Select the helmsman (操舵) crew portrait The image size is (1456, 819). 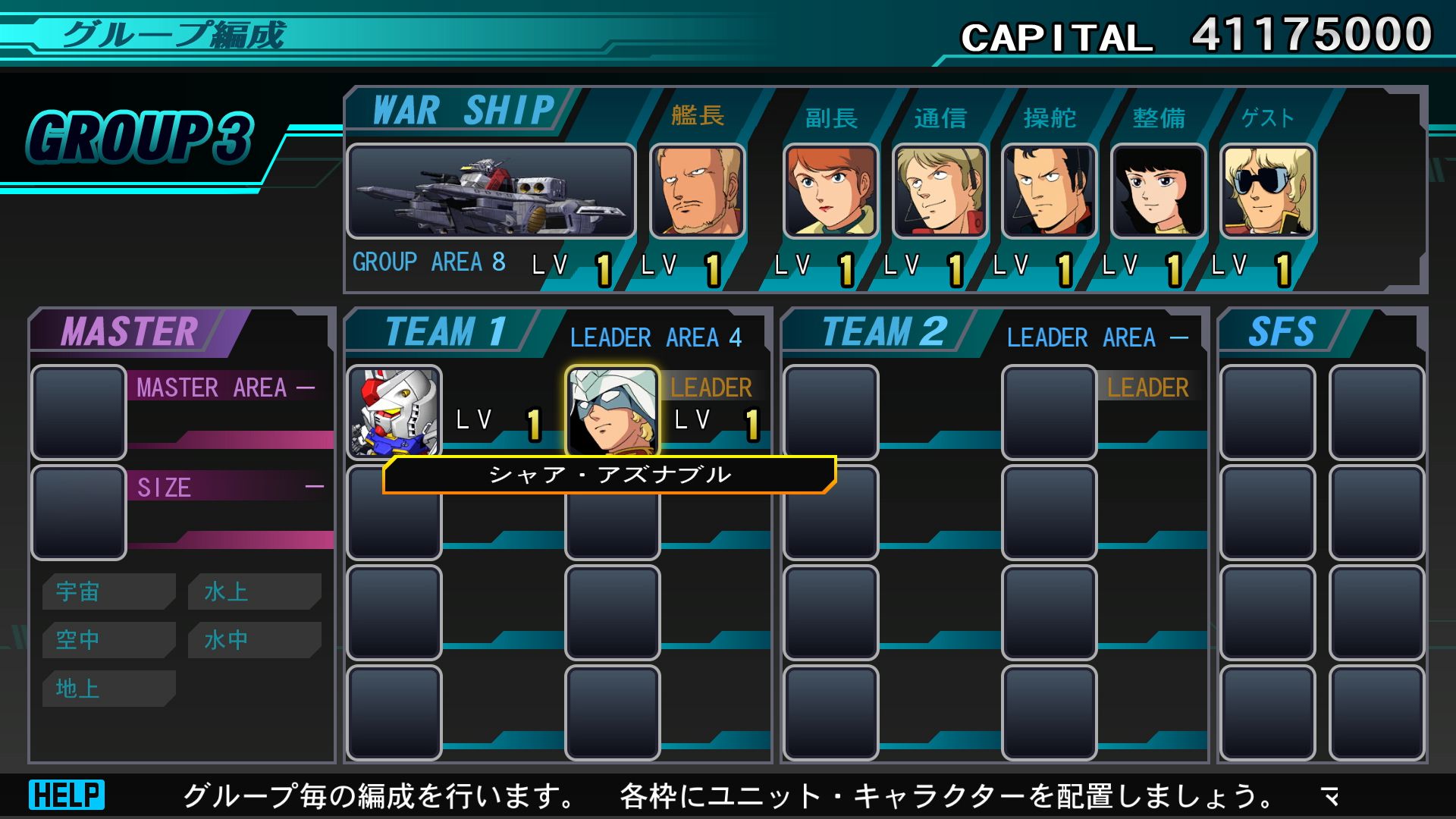1050,191
